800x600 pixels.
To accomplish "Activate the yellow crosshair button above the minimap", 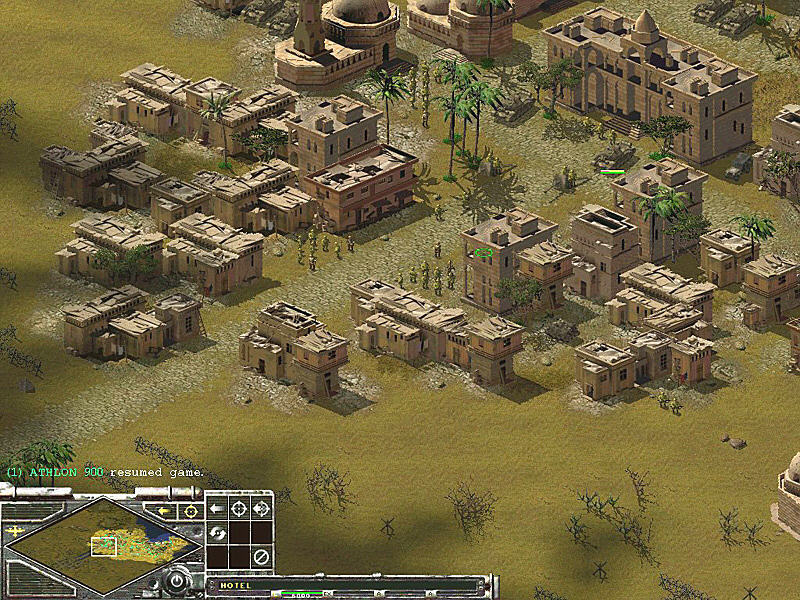I will (190, 511).
